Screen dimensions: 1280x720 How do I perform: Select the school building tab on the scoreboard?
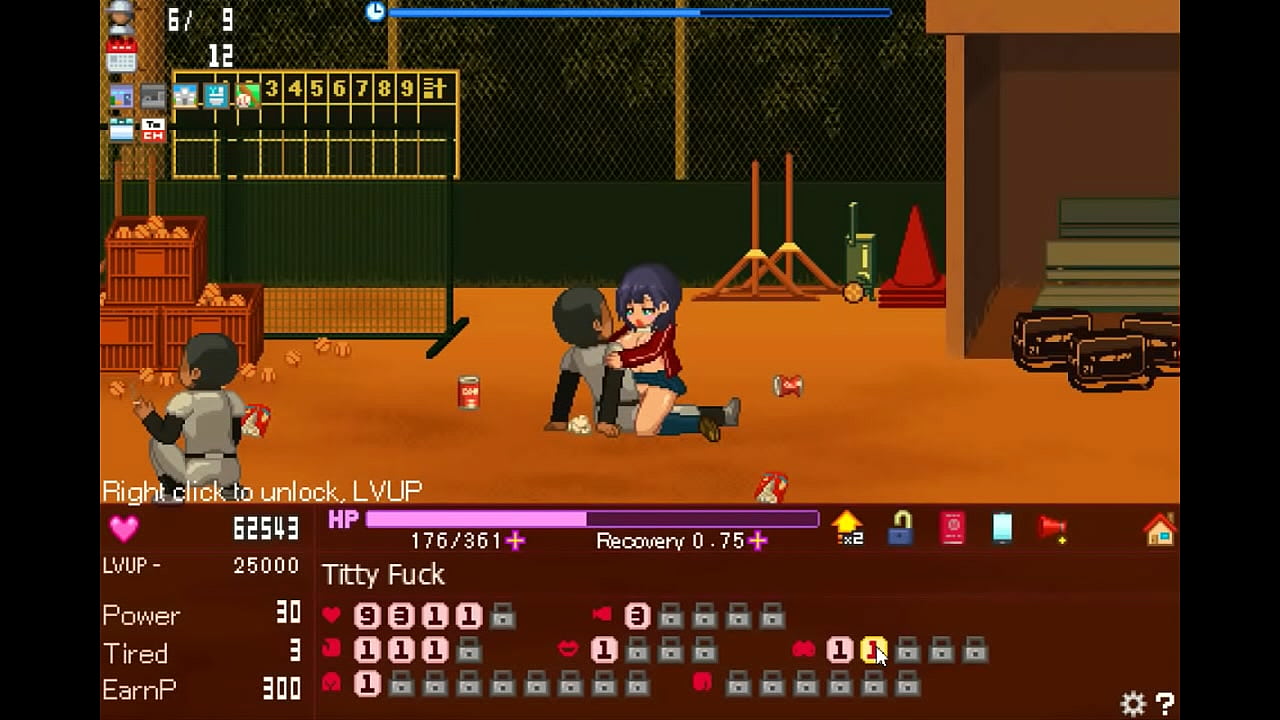click(x=185, y=94)
